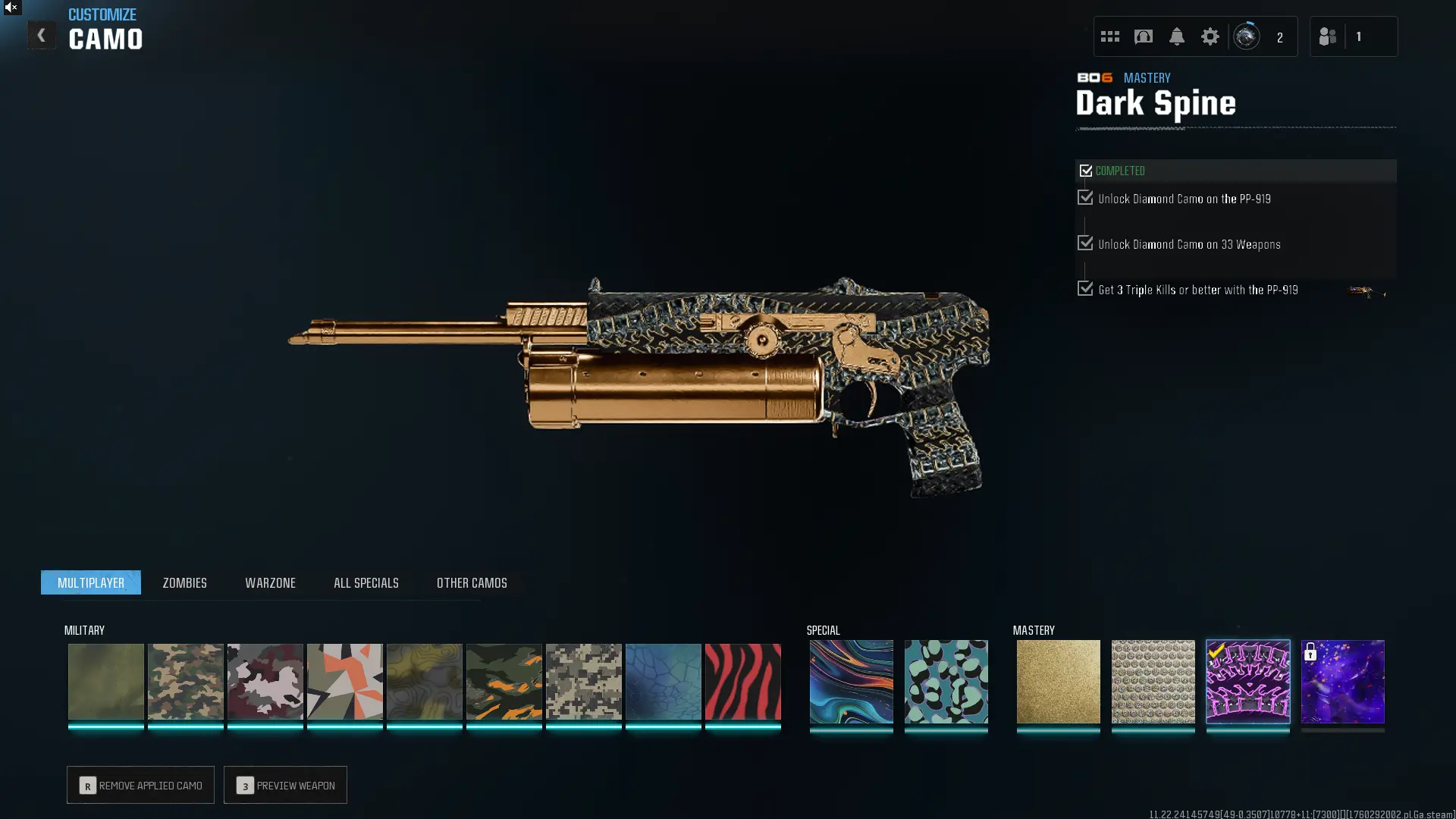Remove the applied camo
Image resolution: width=1456 pixels, height=819 pixels.
pos(140,785)
